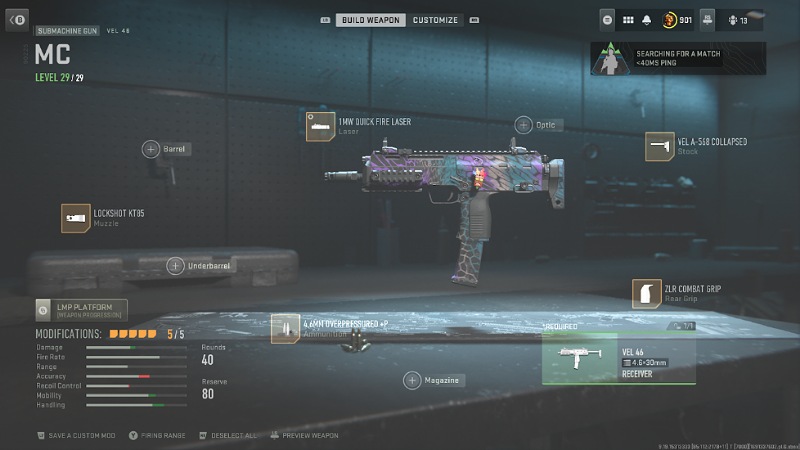Select the 4.6mm Overpressured +P ammunition slot
The image size is (800, 450).
tap(285, 328)
